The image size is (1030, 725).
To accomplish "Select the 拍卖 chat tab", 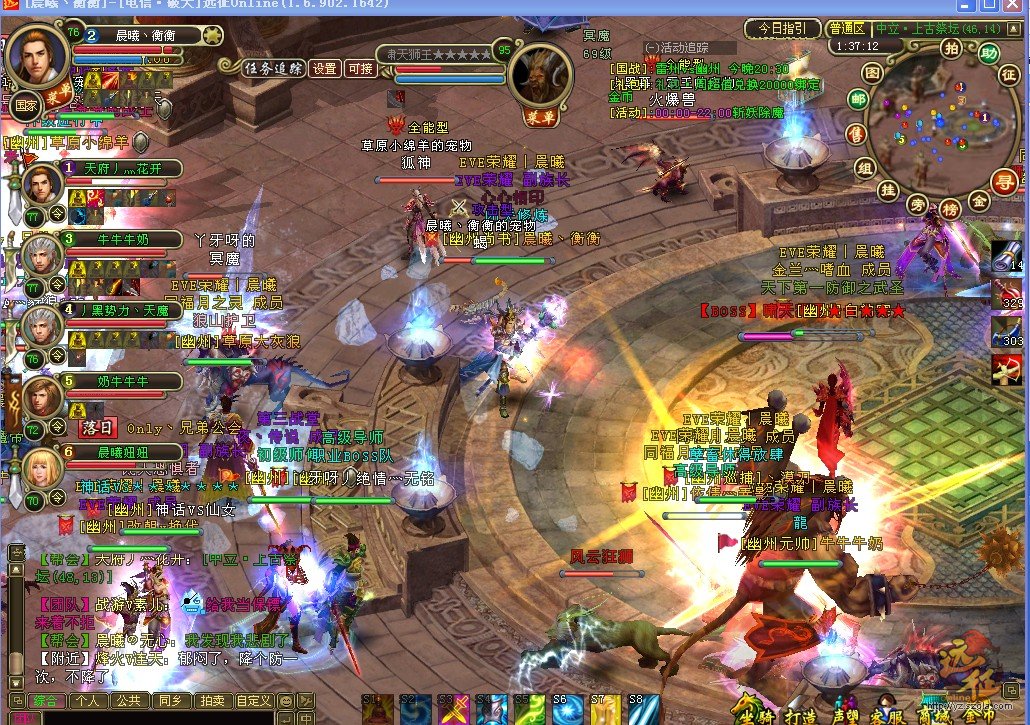I will click(x=211, y=701).
